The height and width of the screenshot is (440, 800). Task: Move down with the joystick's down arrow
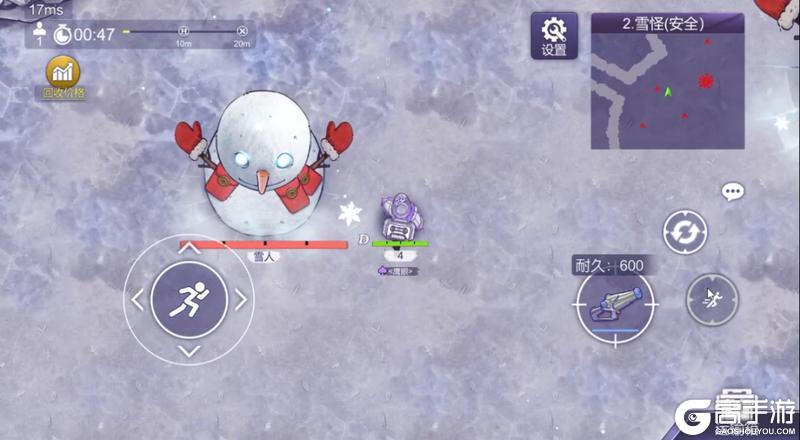point(189,349)
